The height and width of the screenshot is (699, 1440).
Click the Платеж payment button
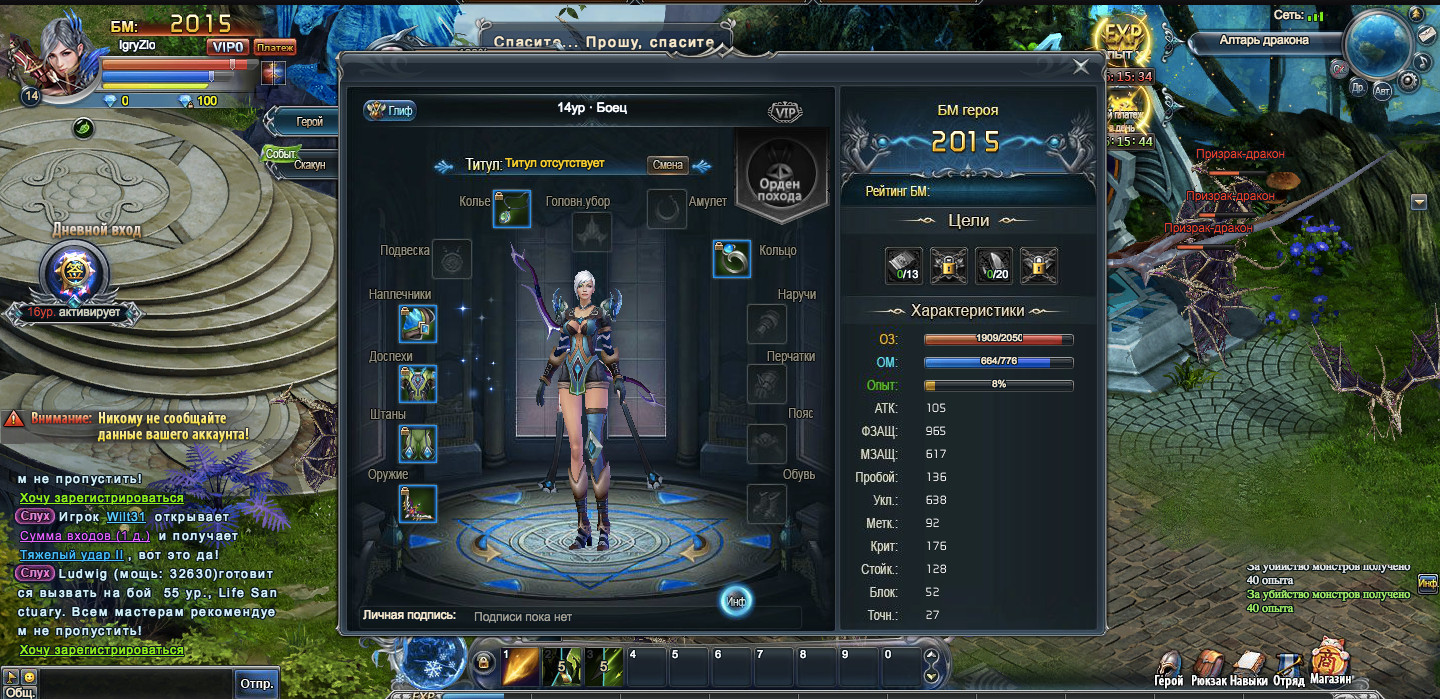coord(274,47)
